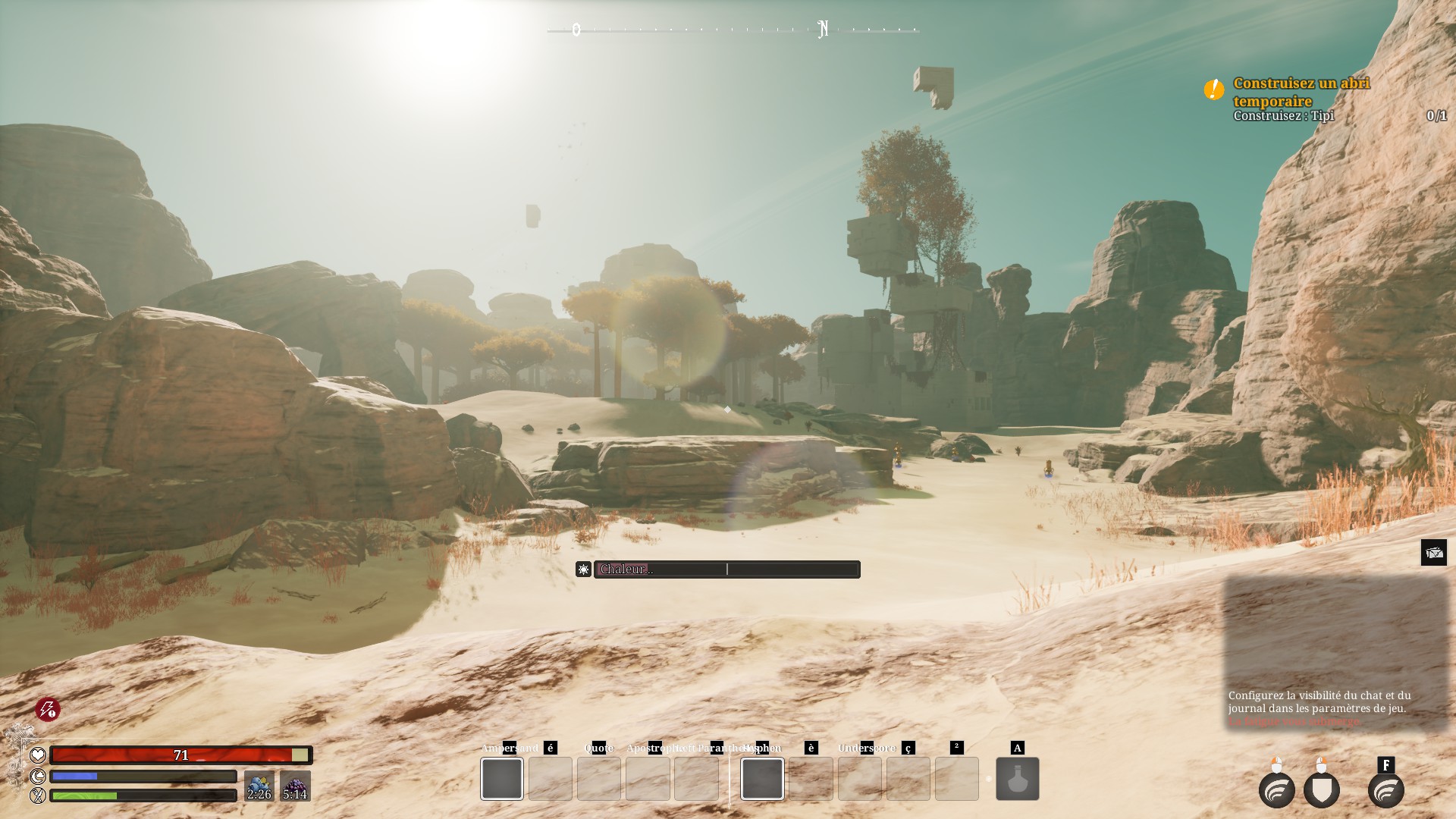Image resolution: width=1456 pixels, height=819 pixels.
Task: Click the yellow exclamation quest marker icon
Action: tap(1213, 89)
